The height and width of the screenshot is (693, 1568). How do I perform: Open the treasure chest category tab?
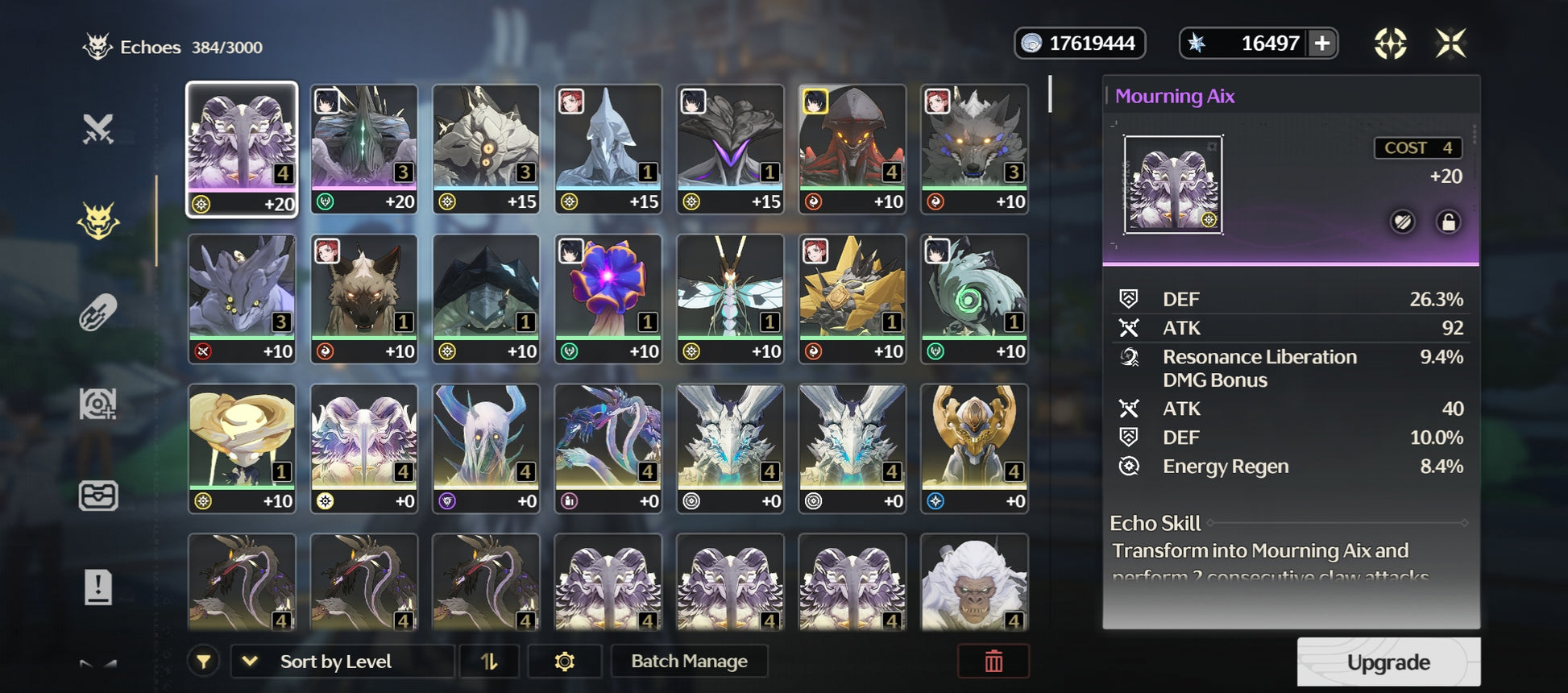[98, 496]
